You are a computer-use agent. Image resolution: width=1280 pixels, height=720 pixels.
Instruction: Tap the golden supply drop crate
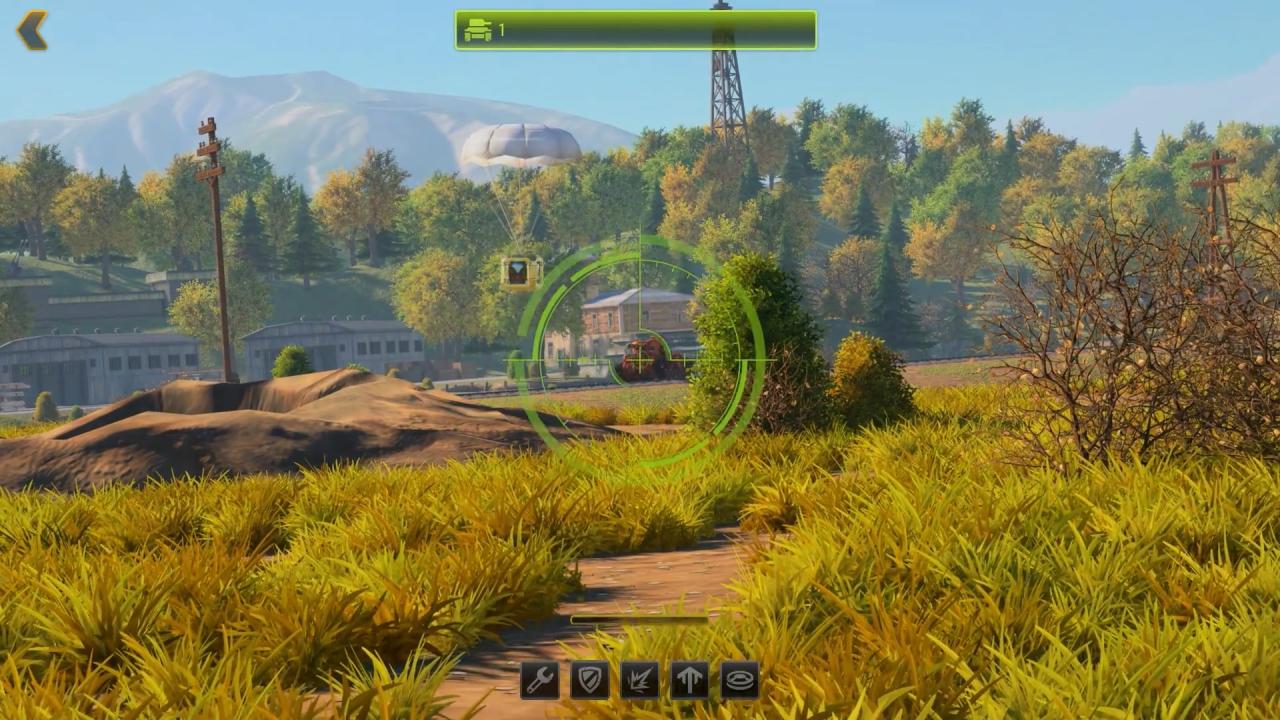(519, 270)
